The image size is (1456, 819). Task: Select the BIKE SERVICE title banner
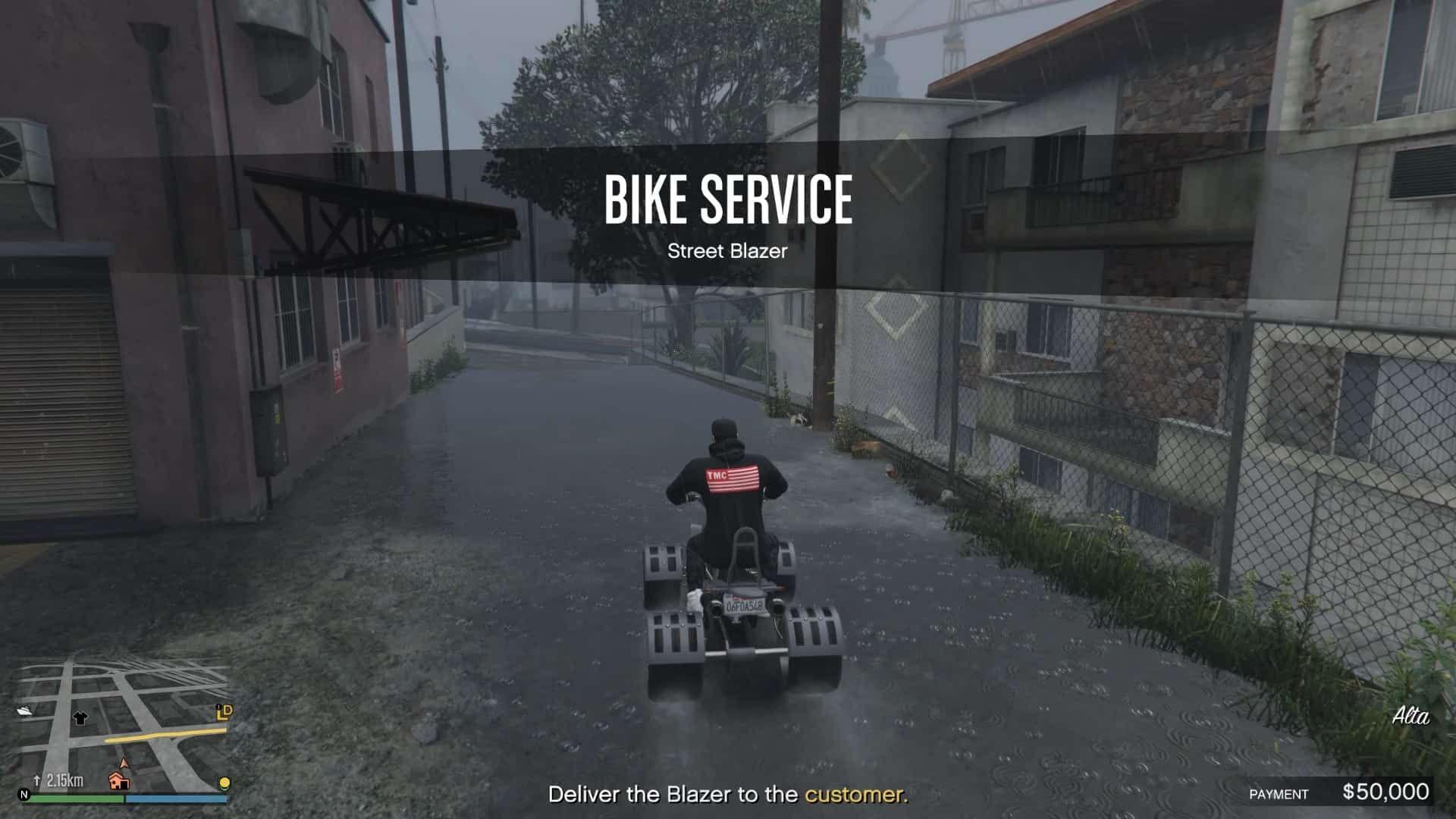coord(728,199)
